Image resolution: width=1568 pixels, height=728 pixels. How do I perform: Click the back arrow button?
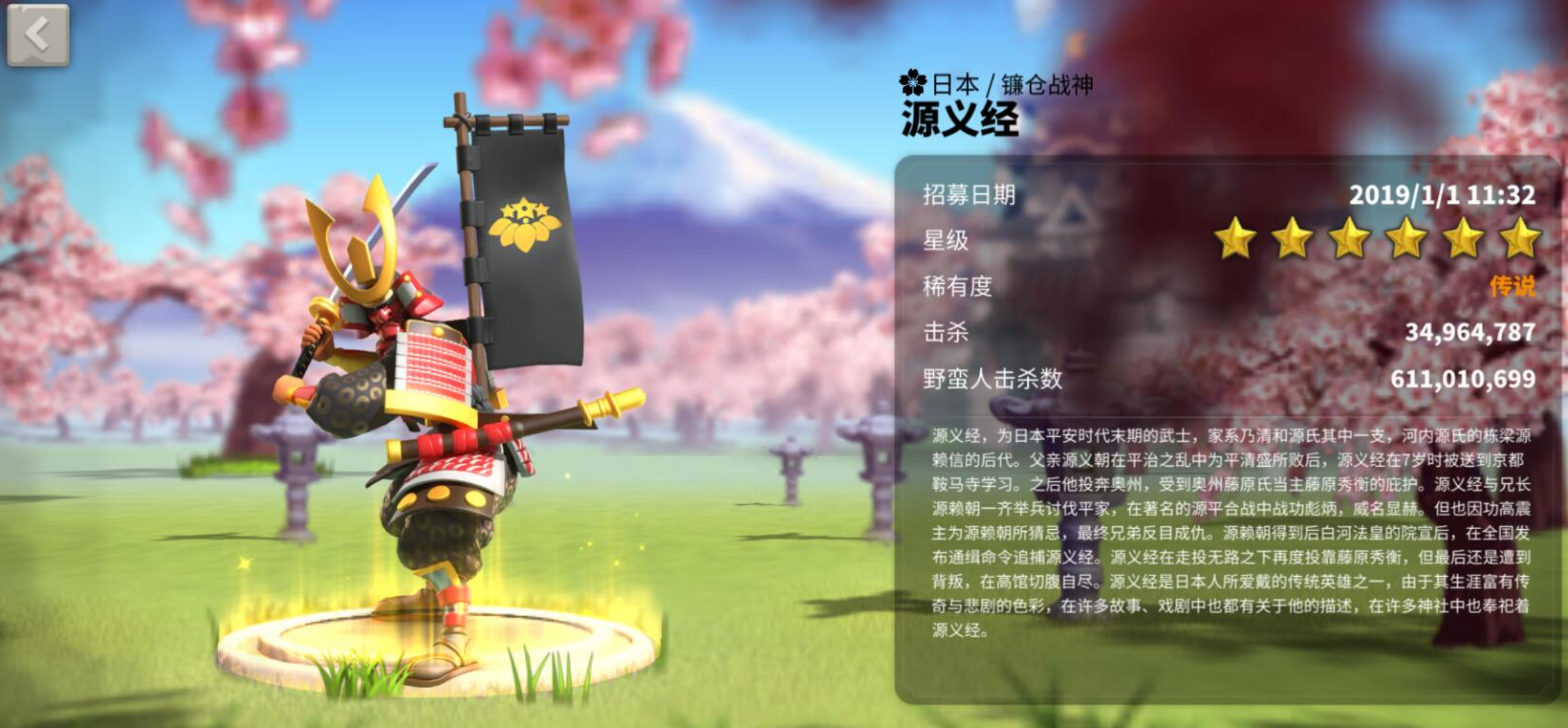click(38, 34)
